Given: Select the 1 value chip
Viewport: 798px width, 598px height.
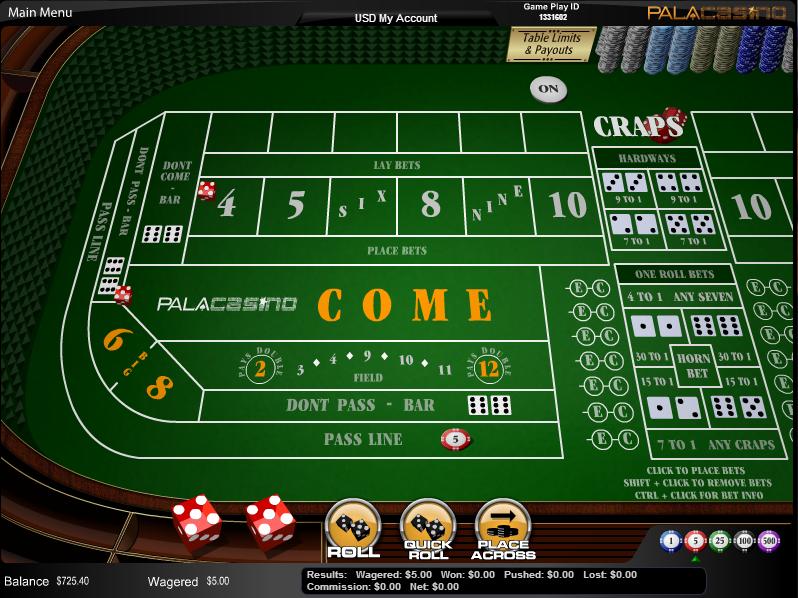Looking at the screenshot, I should [671, 541].
